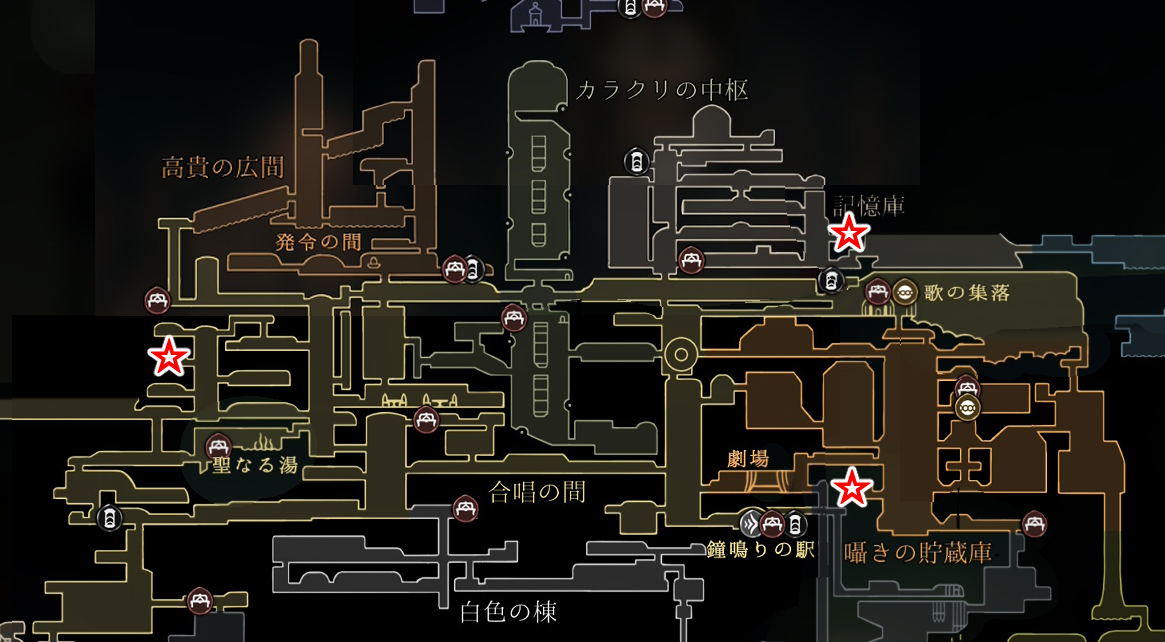Screen dimensions: 1165x642
Task: Select the gold mask marker beside 歌の集落
Action: point(905,291)
